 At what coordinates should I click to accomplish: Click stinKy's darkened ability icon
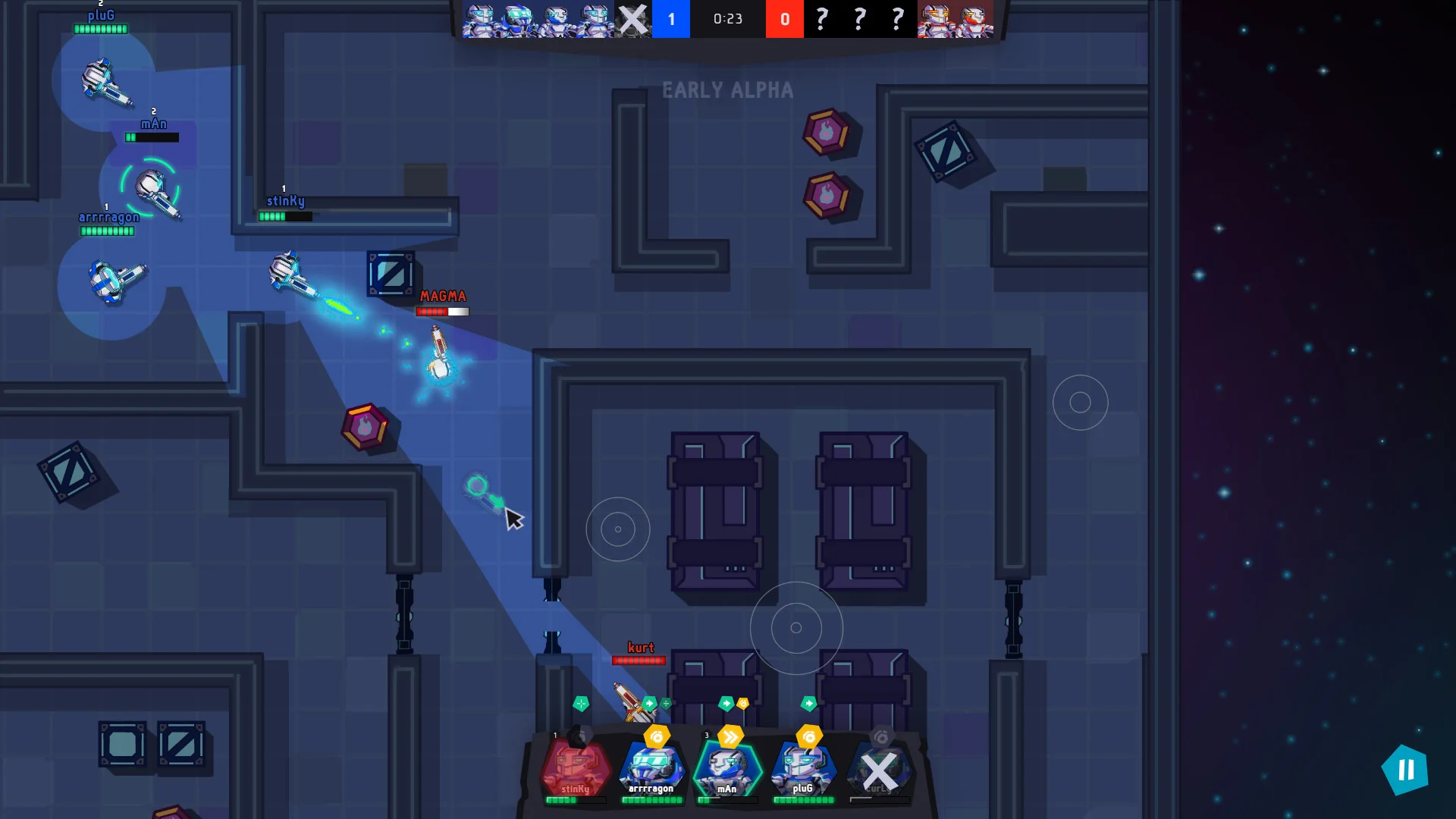coord(580,736)
